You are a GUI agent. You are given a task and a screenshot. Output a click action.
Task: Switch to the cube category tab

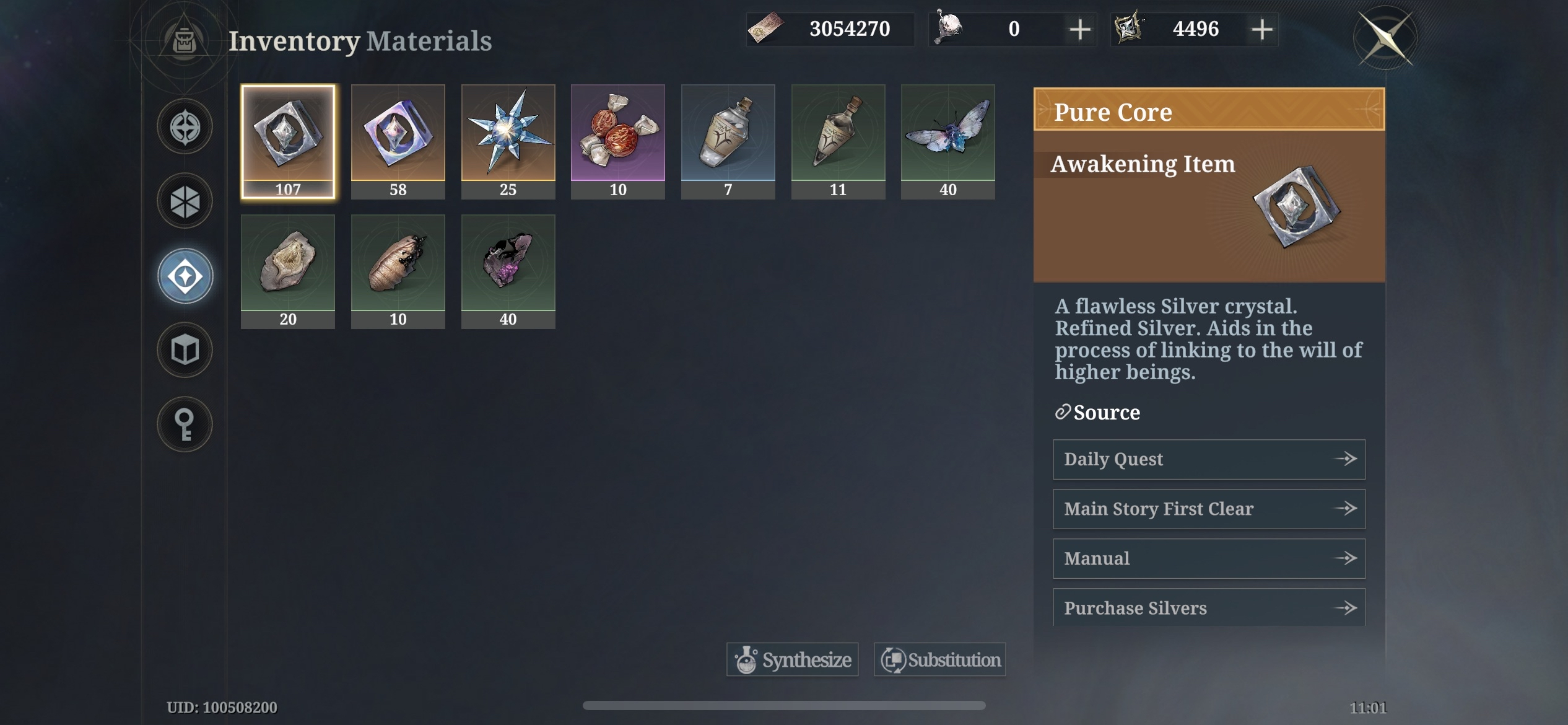(185, 350)
